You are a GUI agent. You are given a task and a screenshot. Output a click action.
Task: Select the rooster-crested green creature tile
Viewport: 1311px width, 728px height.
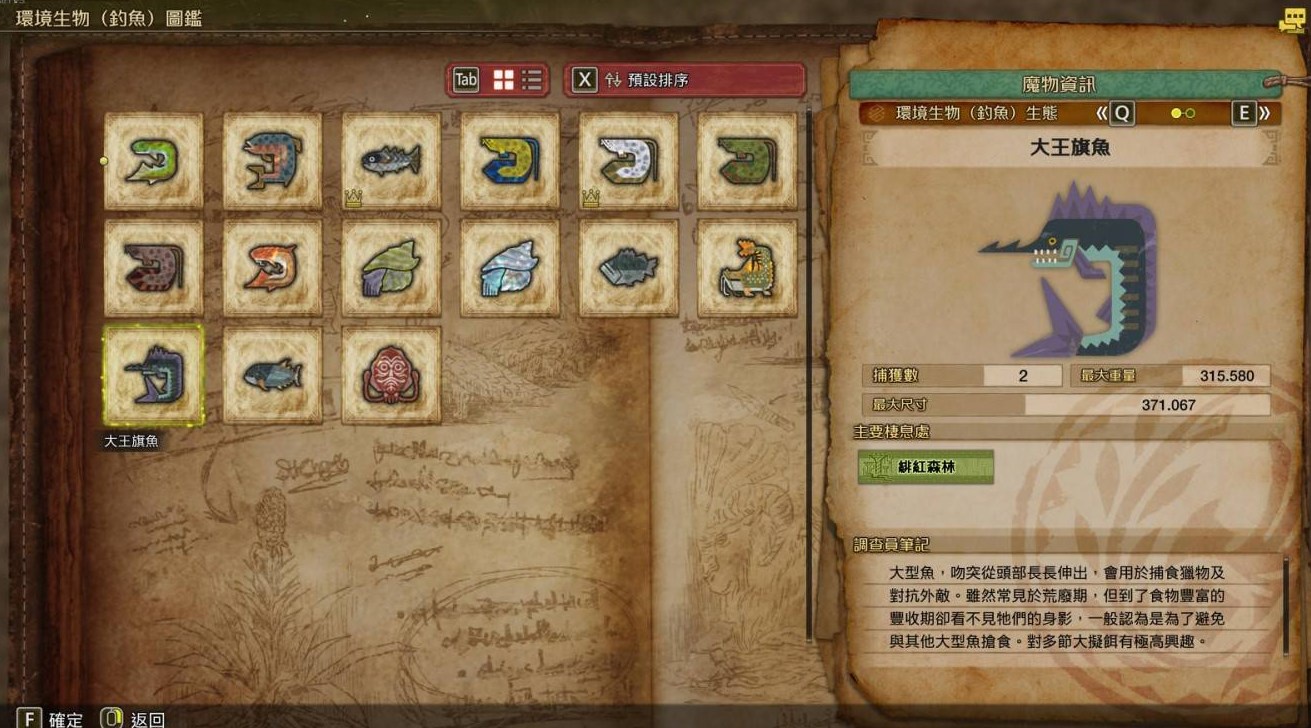pos(748,268)
